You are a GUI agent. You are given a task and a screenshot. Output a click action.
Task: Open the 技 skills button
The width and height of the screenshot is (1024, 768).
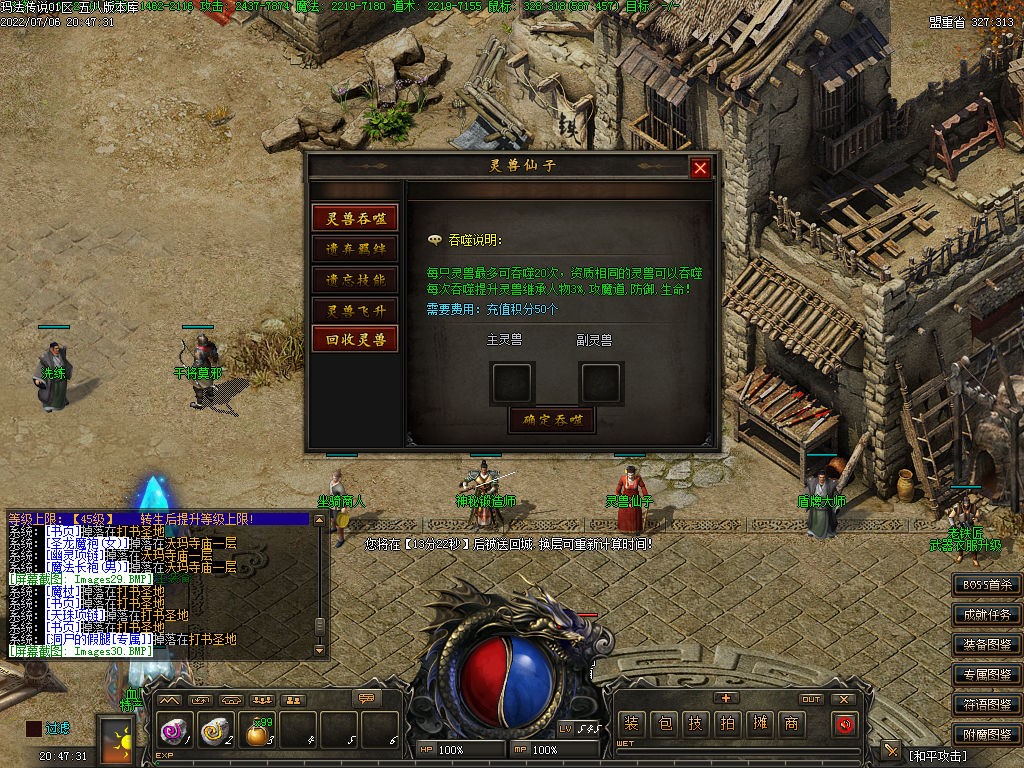click(695, 724)
